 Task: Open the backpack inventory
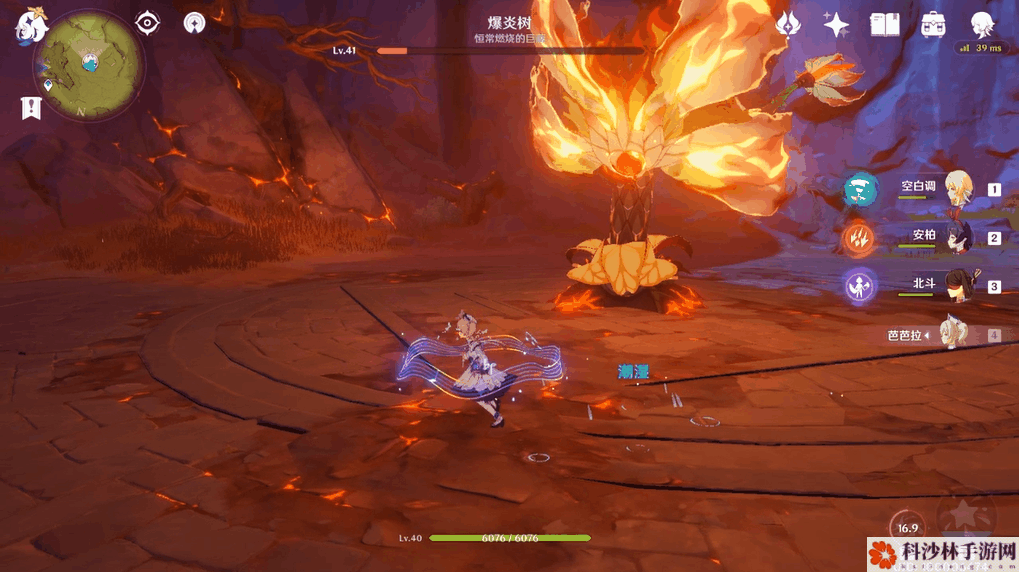tap(934, 24)
